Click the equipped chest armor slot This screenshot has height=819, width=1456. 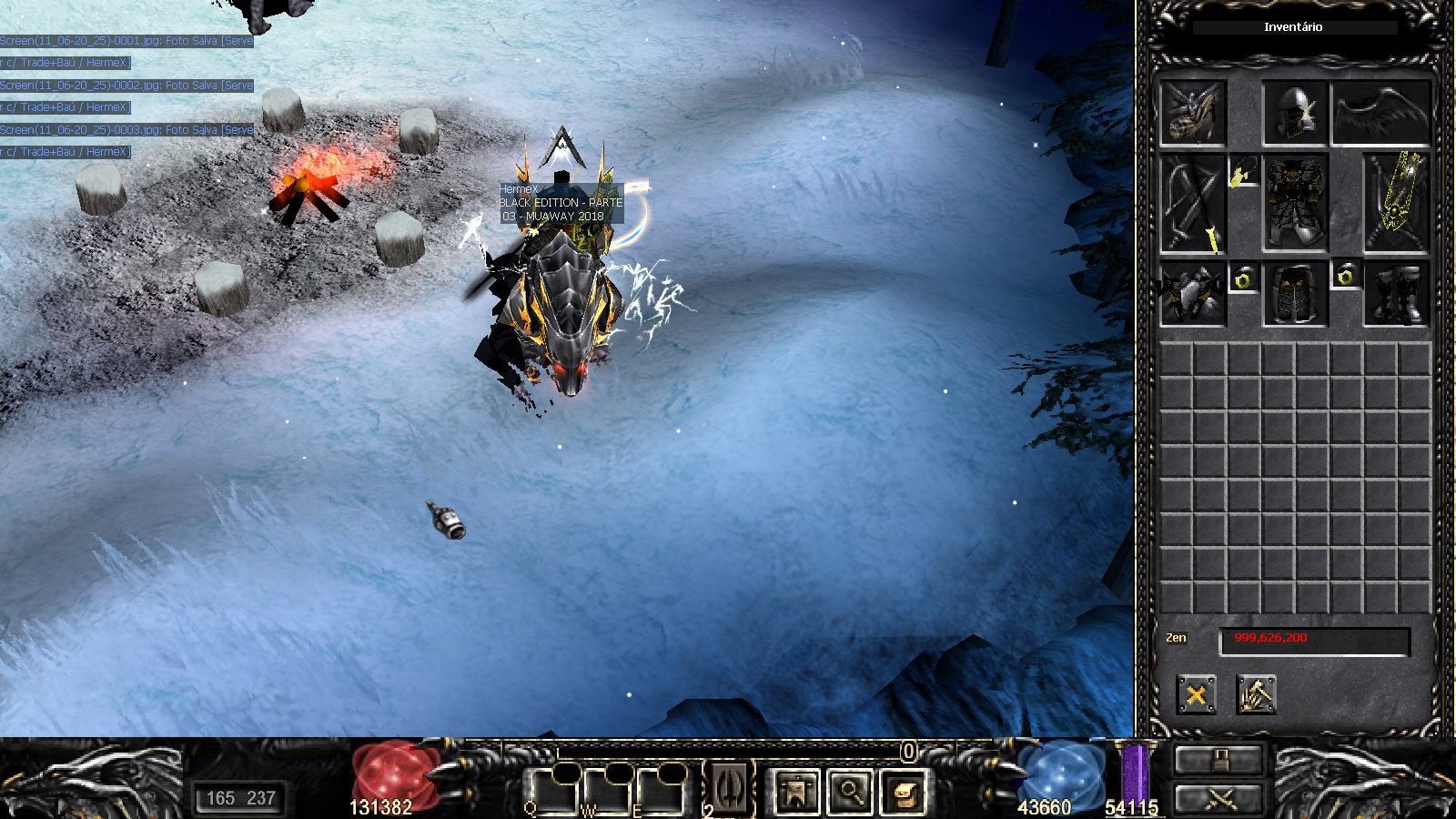coord(1295,203)
